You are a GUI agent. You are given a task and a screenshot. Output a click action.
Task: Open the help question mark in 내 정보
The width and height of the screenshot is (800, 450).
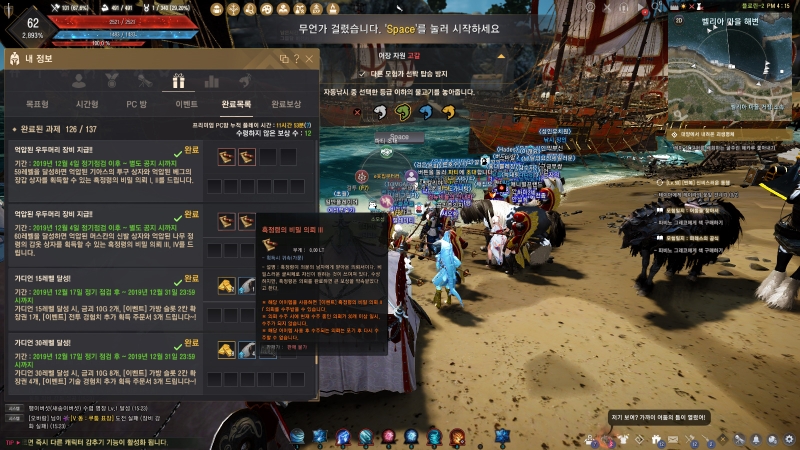pyautogui.click(x=297, y=59)
